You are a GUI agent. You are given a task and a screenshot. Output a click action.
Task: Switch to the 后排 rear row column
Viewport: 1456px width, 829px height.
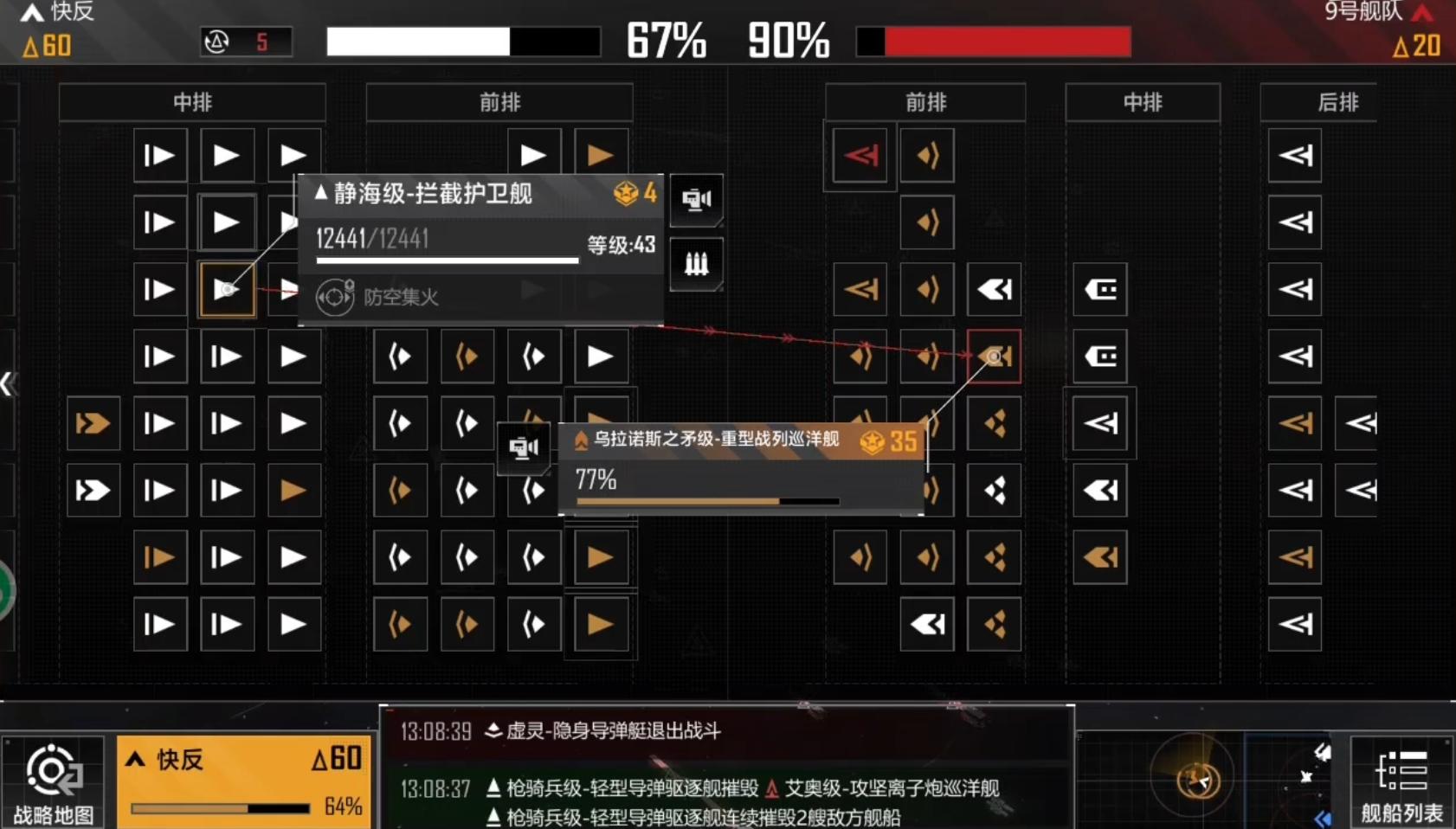[x=1337, y=102]
